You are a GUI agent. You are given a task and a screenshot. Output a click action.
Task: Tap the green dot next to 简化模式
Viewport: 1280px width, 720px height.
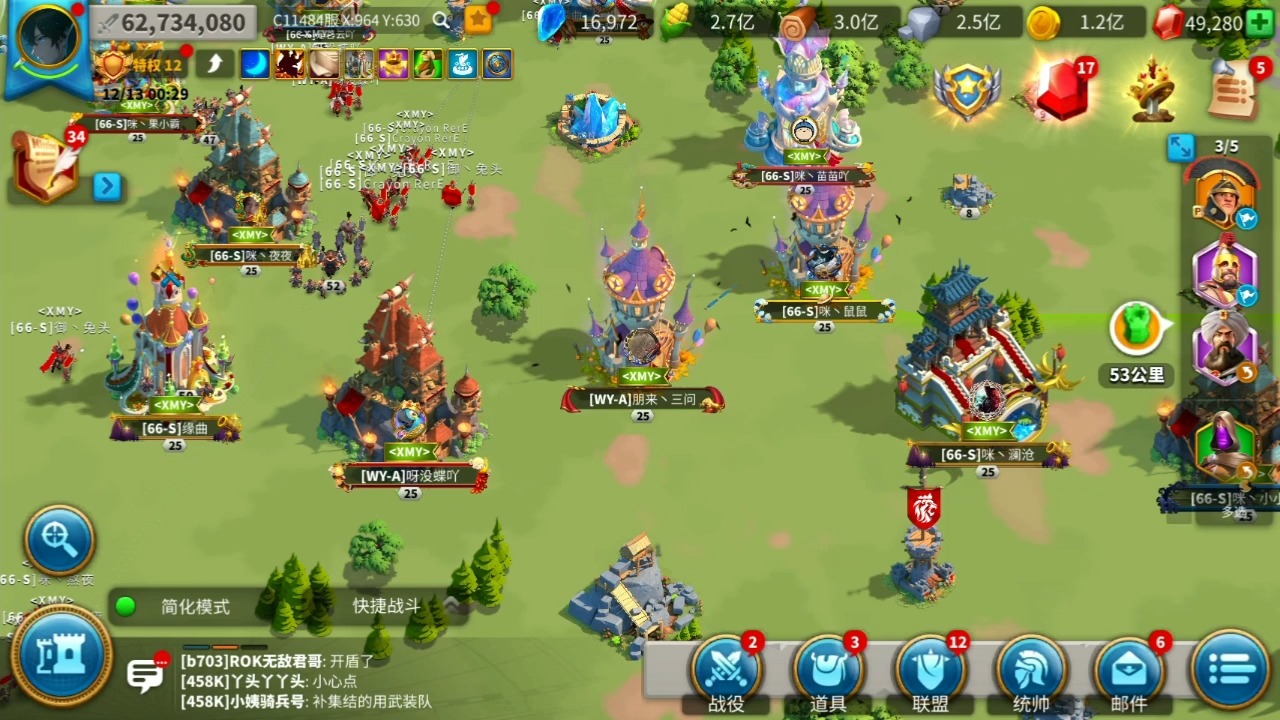125,607
